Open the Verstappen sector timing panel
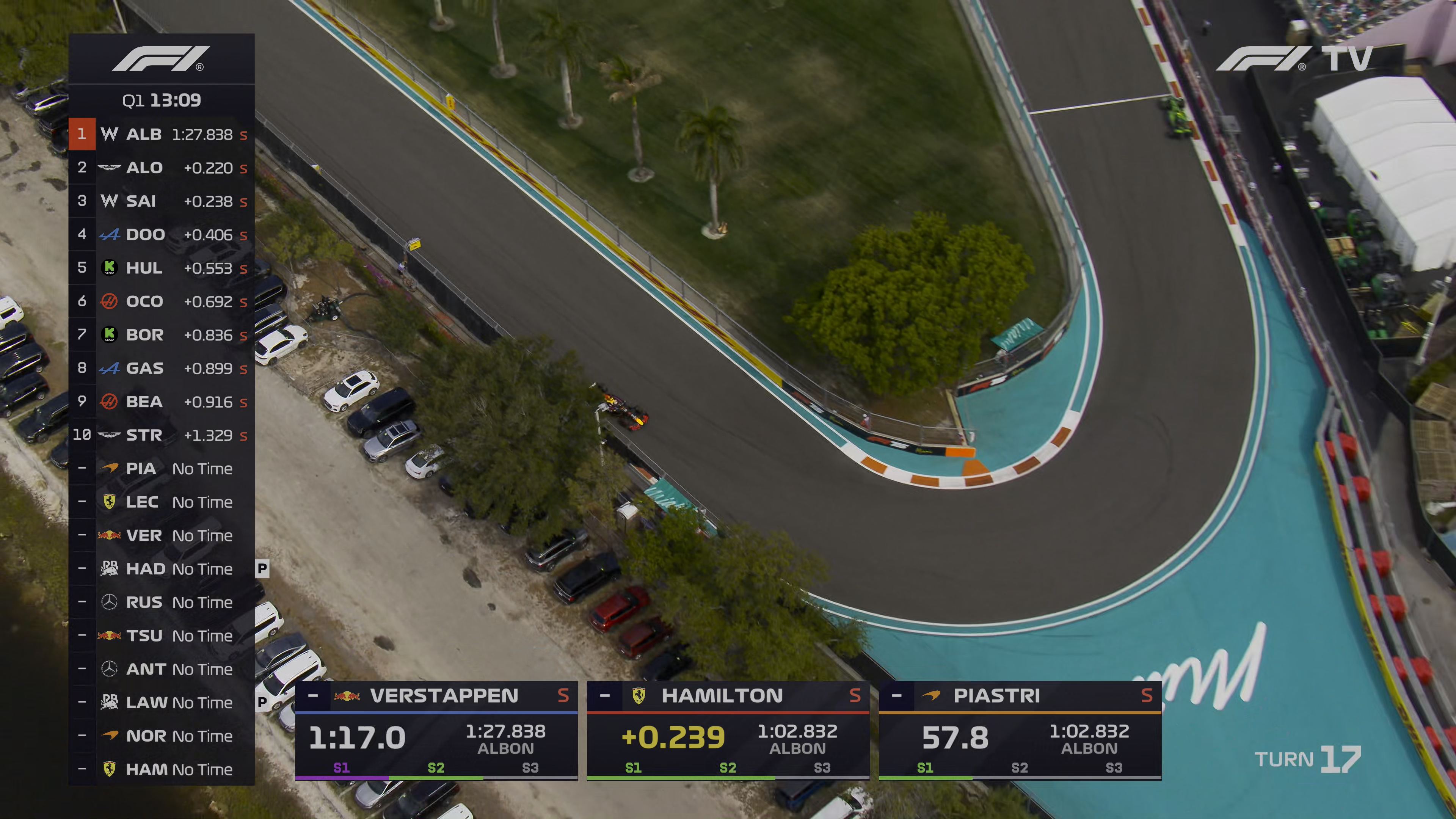The image size is (1456, 819). (436, 731)
